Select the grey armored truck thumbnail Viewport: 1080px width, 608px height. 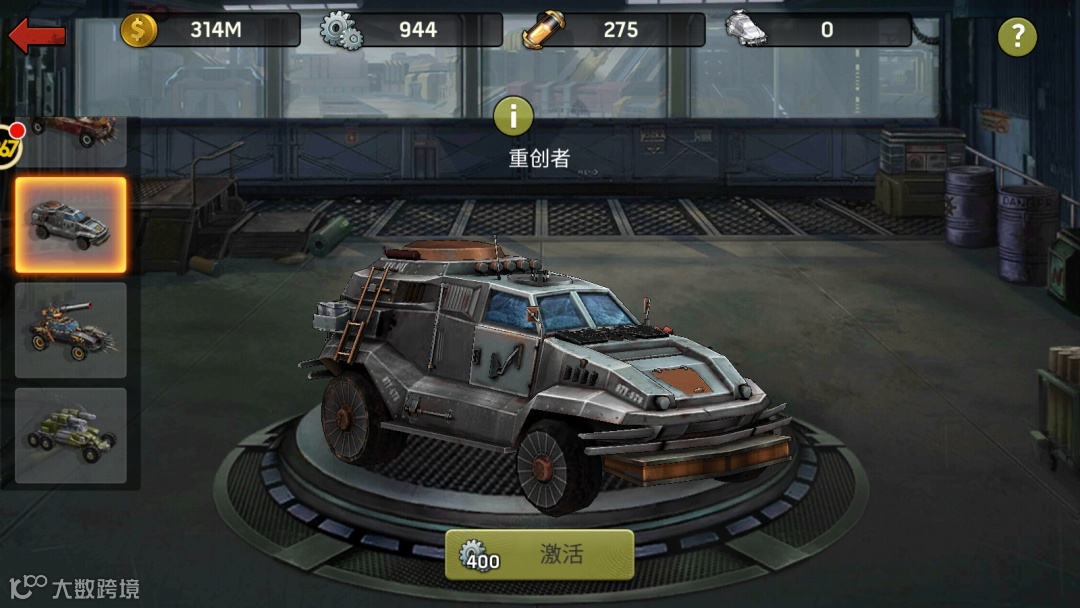click(x=71, y=225)
